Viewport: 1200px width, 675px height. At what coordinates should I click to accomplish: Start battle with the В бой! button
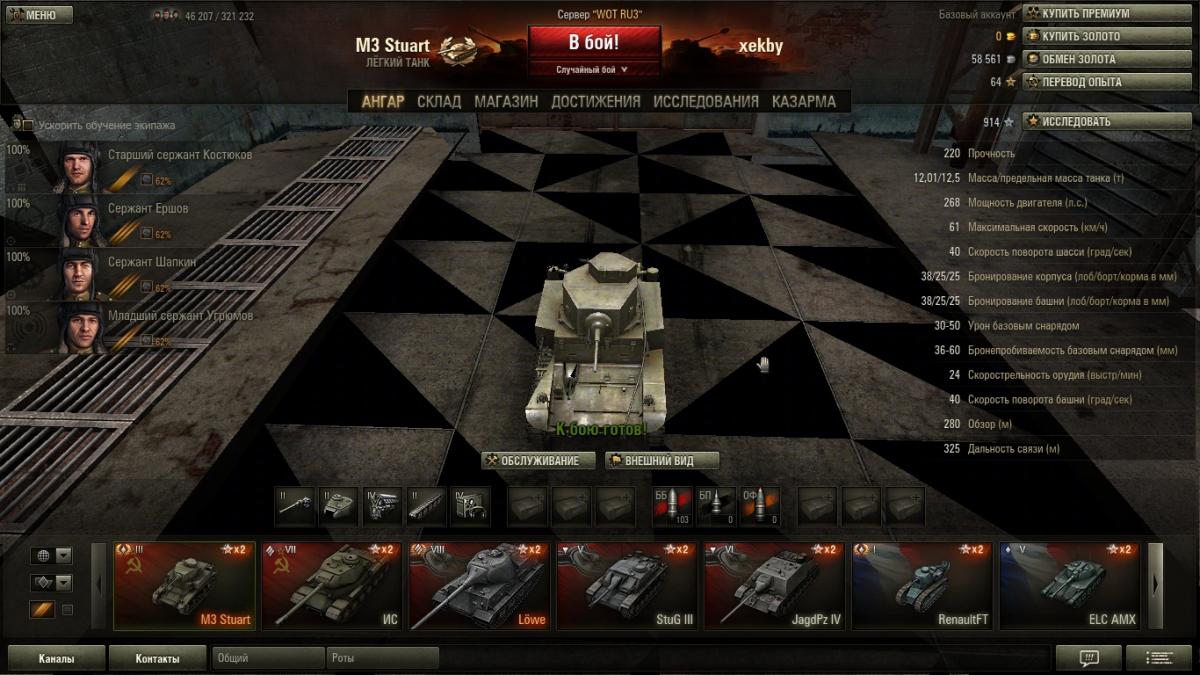pyautogui.click(x=594, y=43)
